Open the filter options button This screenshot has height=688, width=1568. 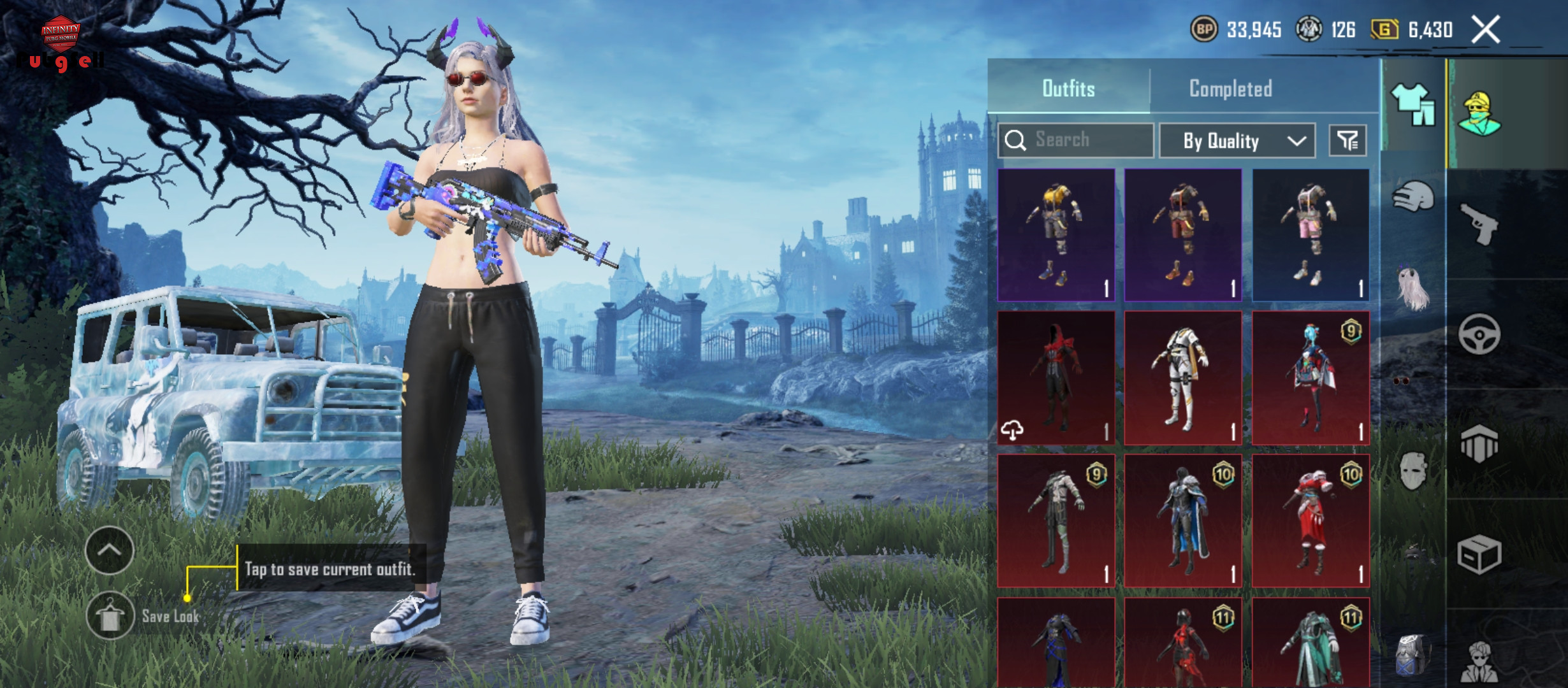(x=1347, y=140)
